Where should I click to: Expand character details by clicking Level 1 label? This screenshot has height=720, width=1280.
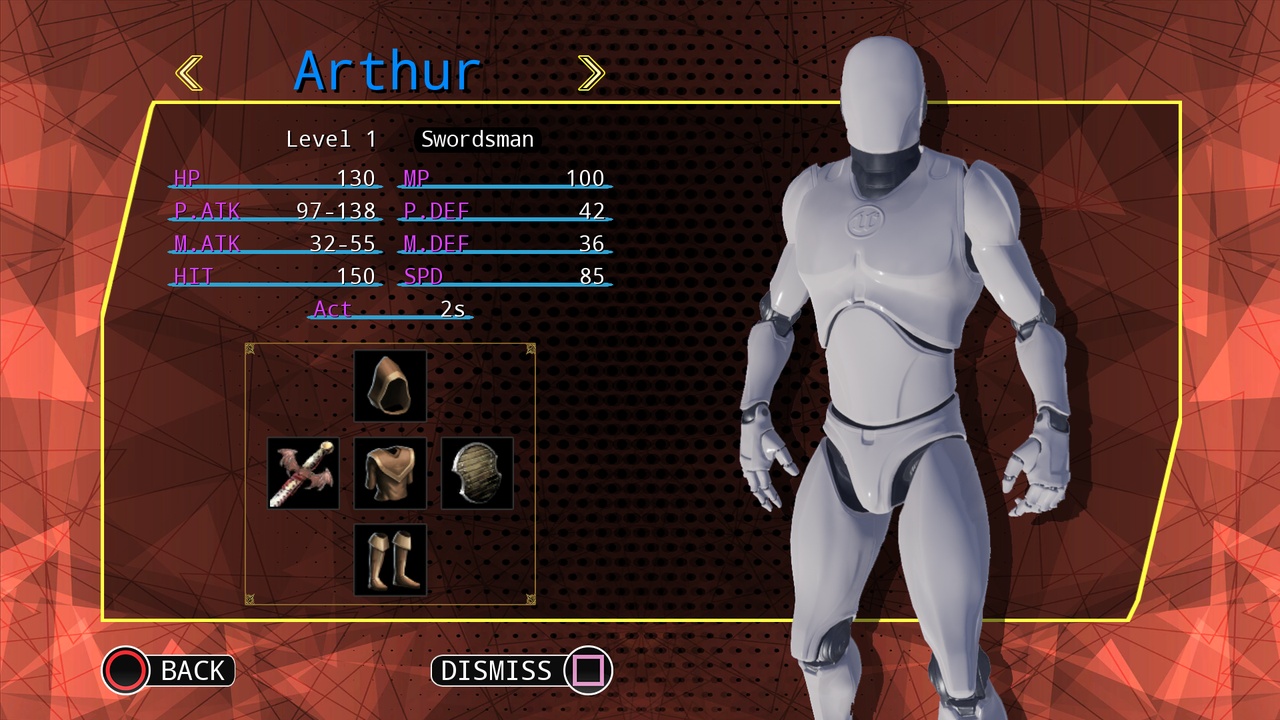coord(331,139)
